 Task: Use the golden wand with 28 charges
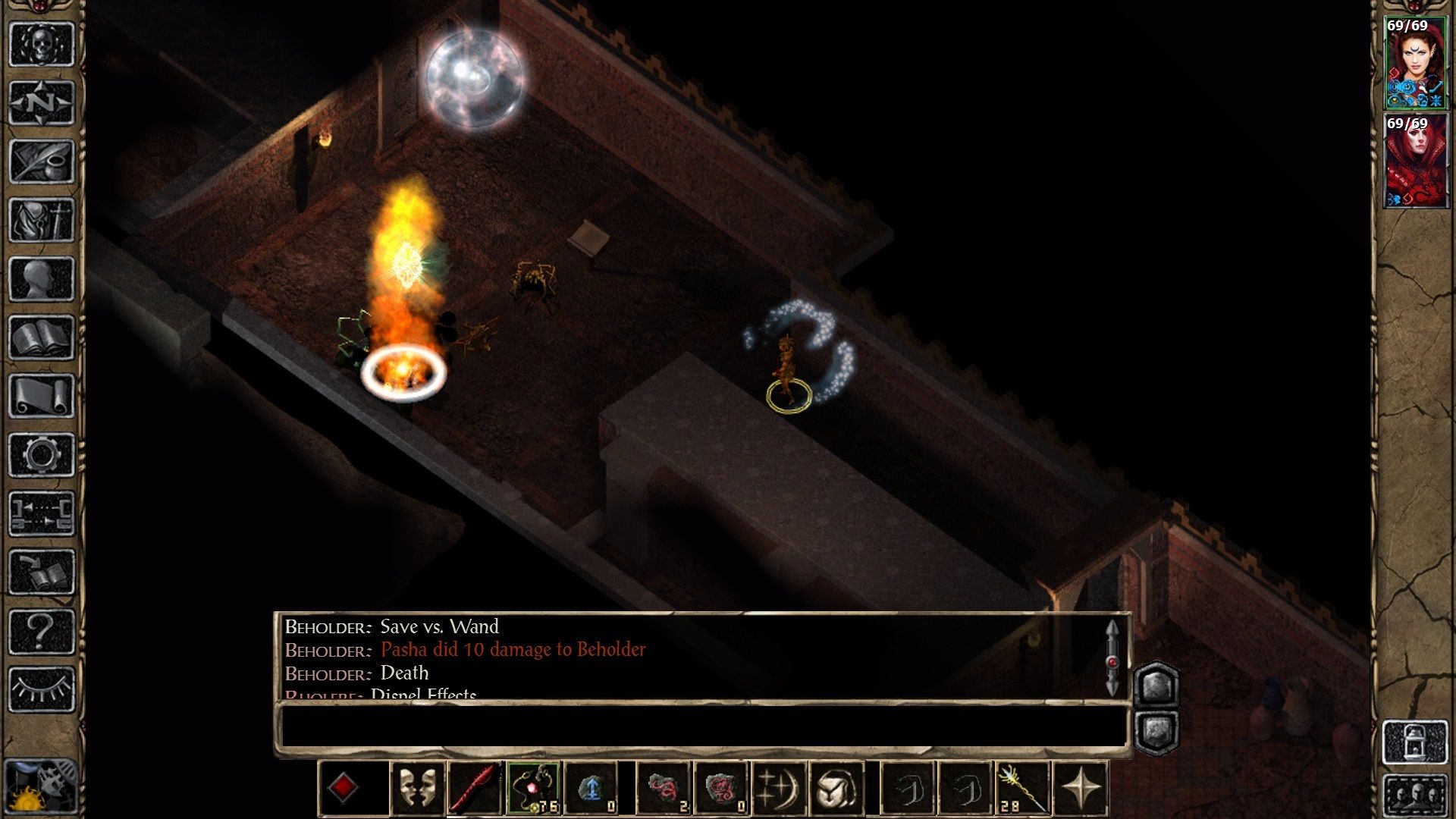1021,789
